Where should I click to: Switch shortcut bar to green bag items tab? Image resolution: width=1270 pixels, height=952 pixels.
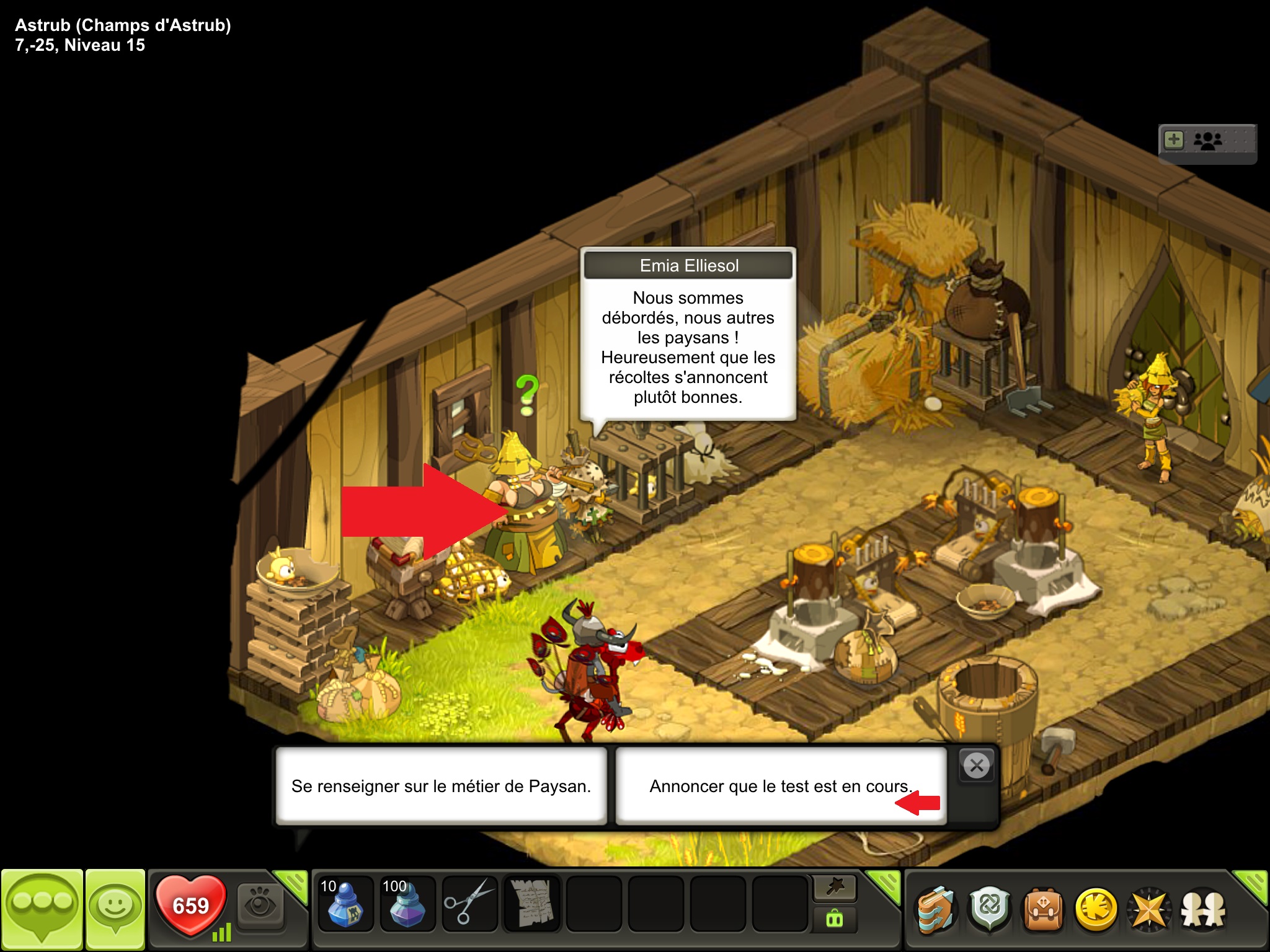(835, 919)
